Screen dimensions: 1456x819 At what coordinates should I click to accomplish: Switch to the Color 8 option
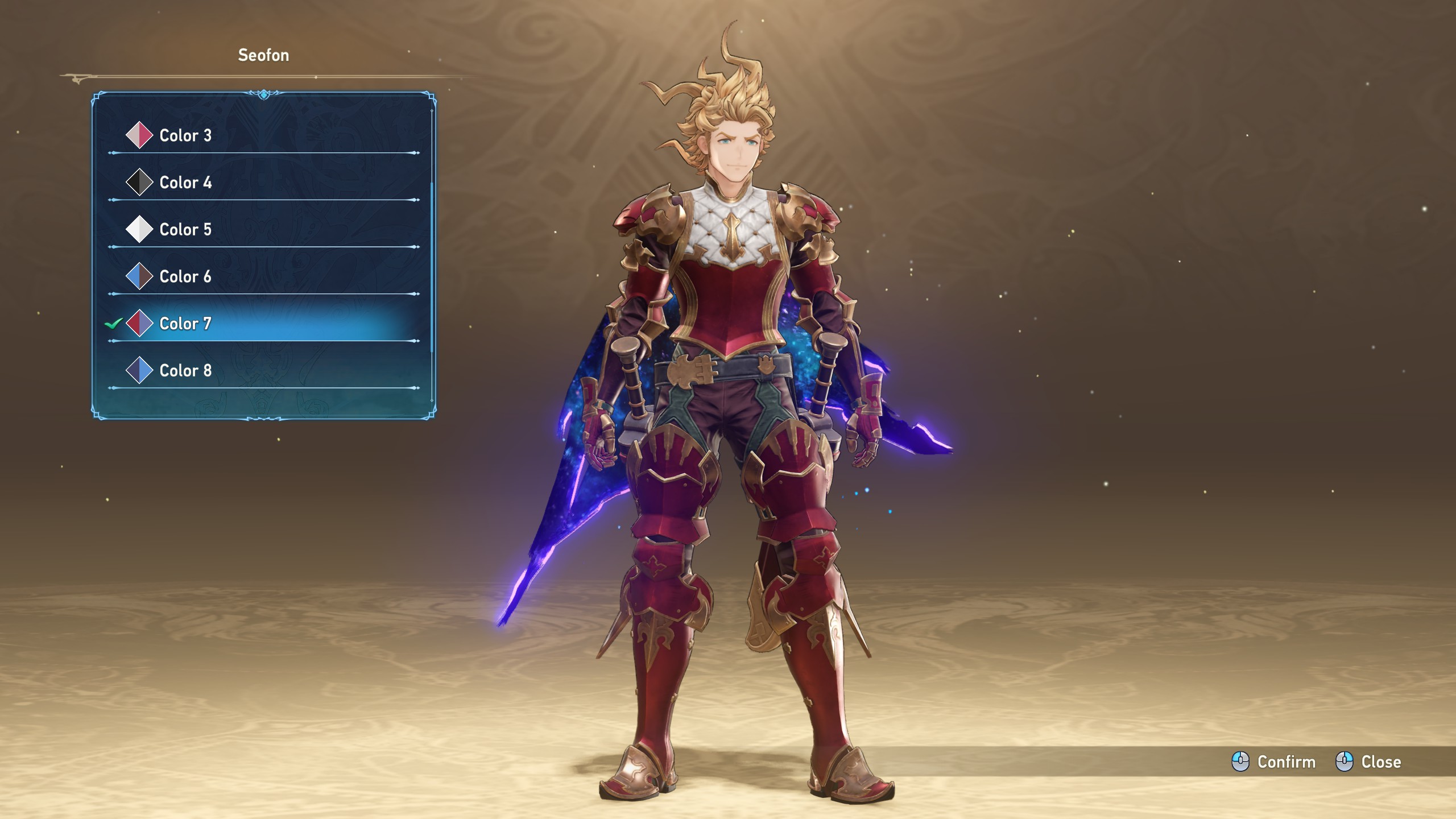[x=185, y=371]
